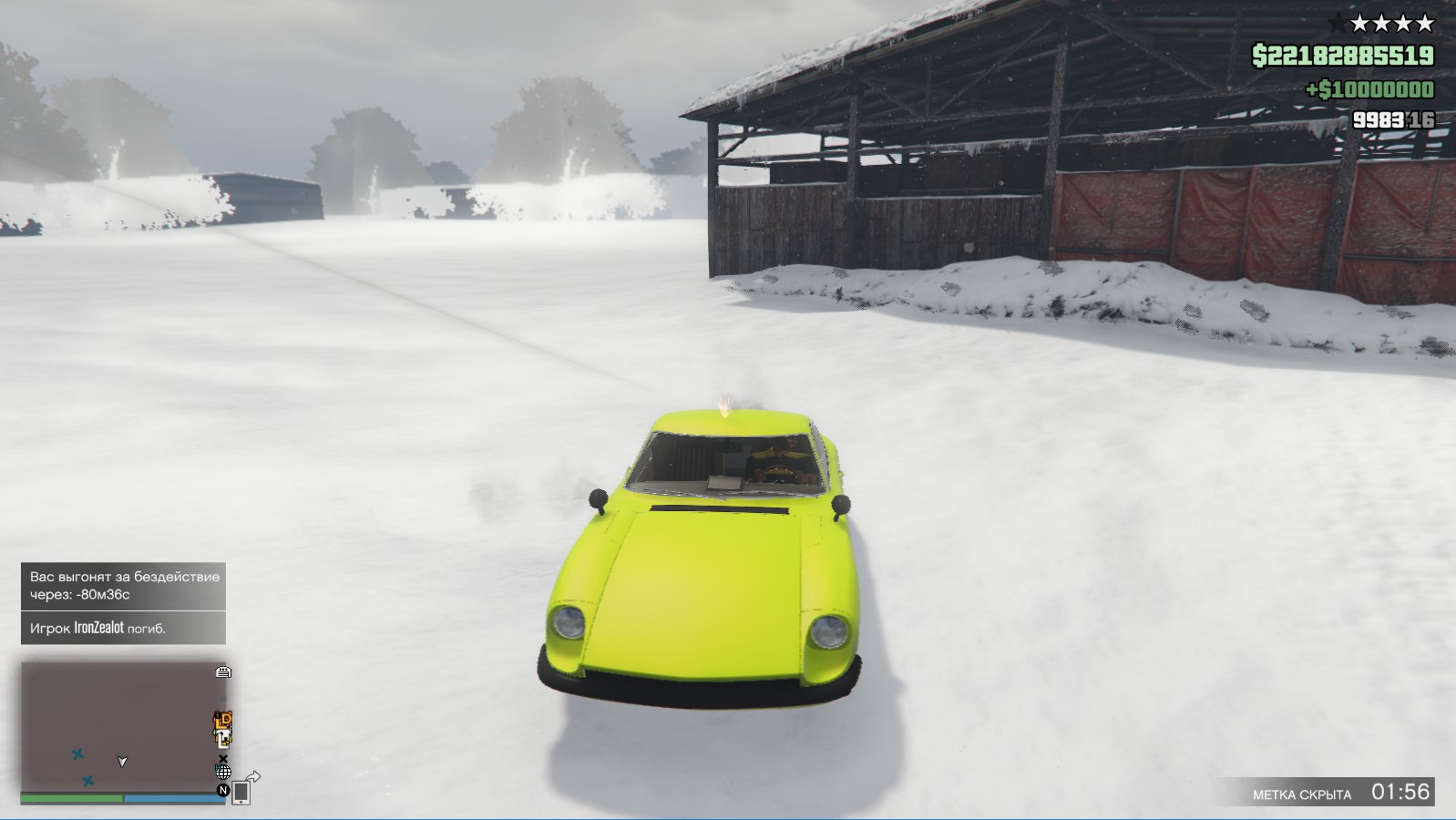Select the phone icon beside the minimap
This screenshot has width=1456, height=820.
241,793
